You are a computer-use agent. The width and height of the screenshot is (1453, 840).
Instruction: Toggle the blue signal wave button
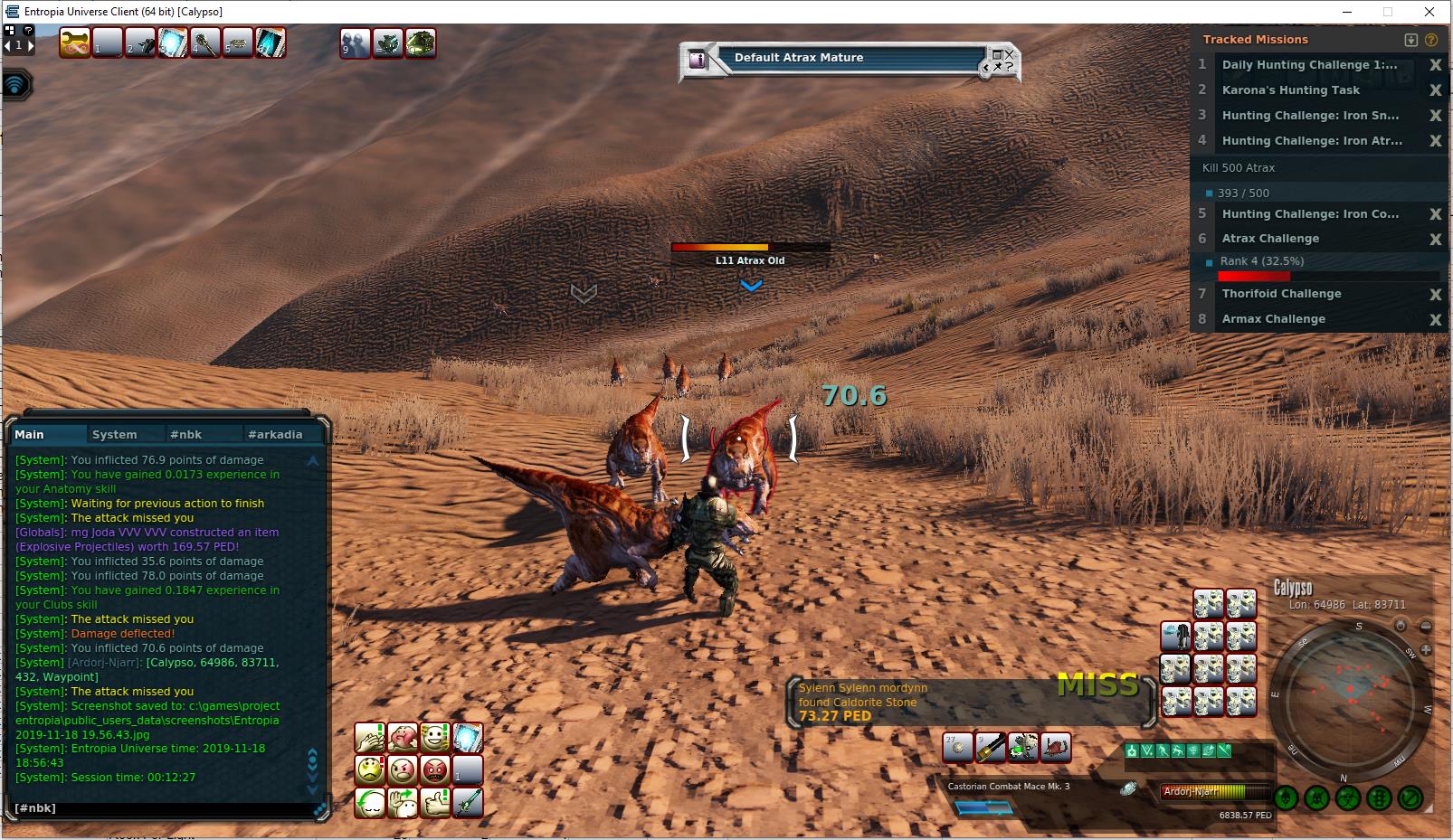tap(15, 85)
